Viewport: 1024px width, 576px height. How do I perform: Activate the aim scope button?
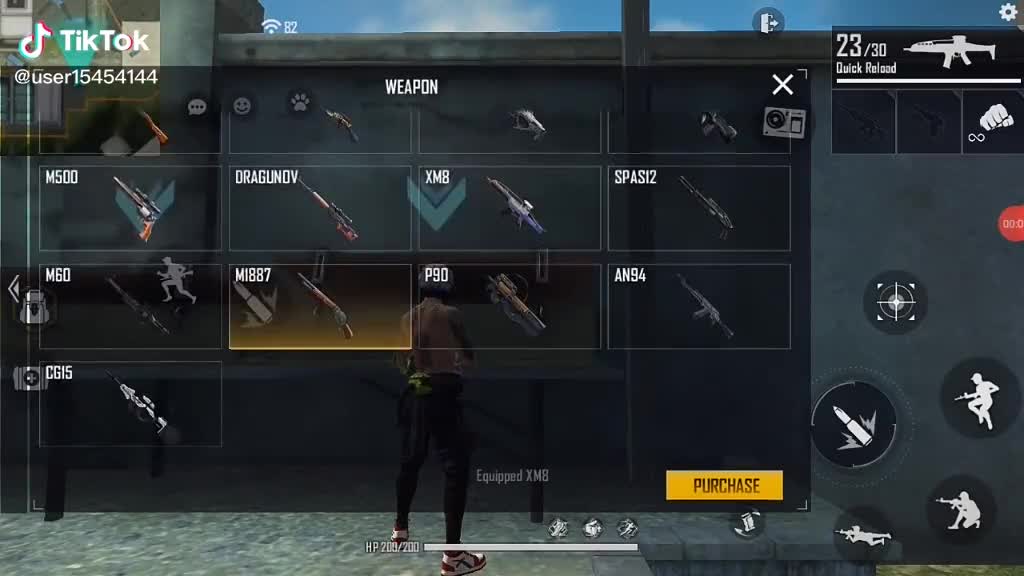[895, 301]
